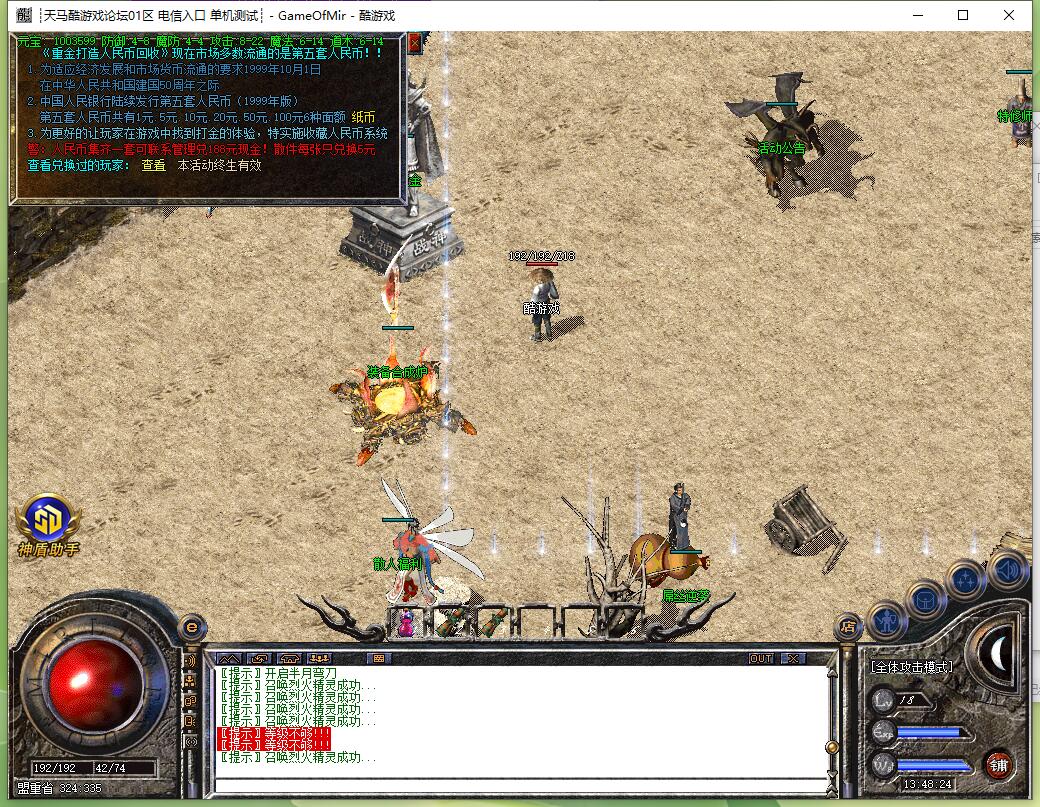Open the 店 shop button
This screenshot has height=807, width=1040.
(x=847, y=628)
